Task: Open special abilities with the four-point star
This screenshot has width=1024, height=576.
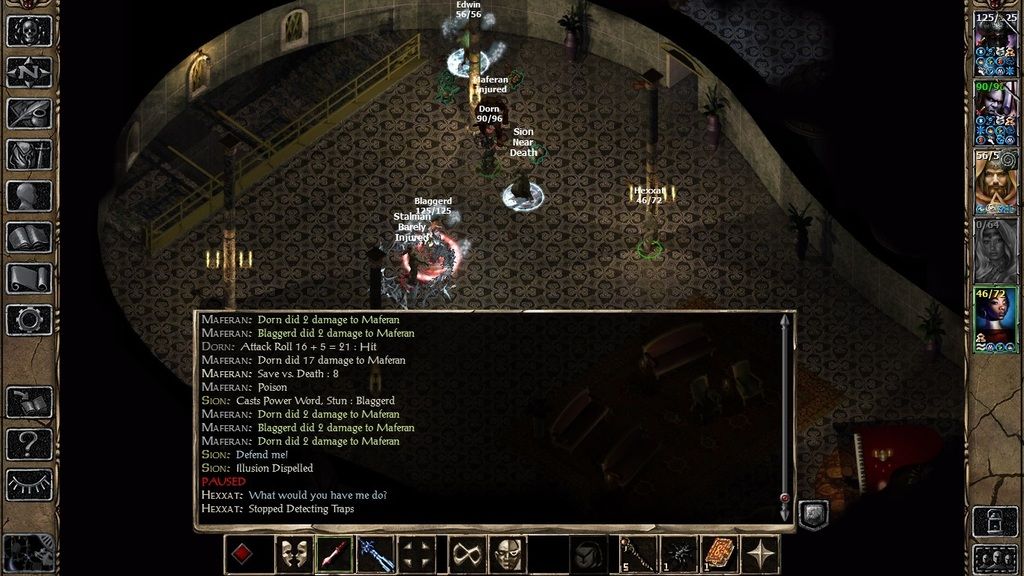Action: (x=764, y=555)
